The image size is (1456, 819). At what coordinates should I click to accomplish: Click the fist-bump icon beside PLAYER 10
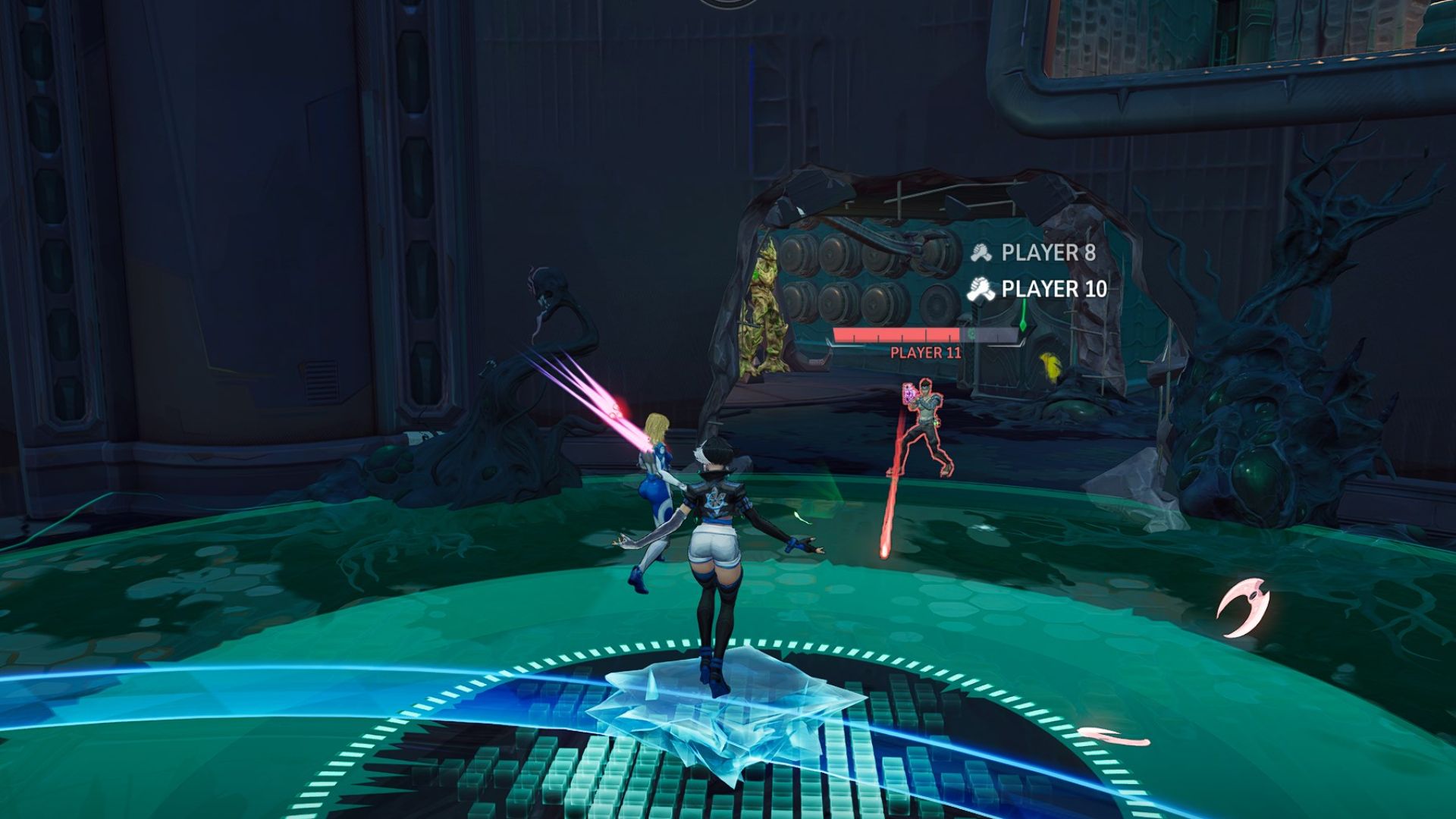click(978, 288)
